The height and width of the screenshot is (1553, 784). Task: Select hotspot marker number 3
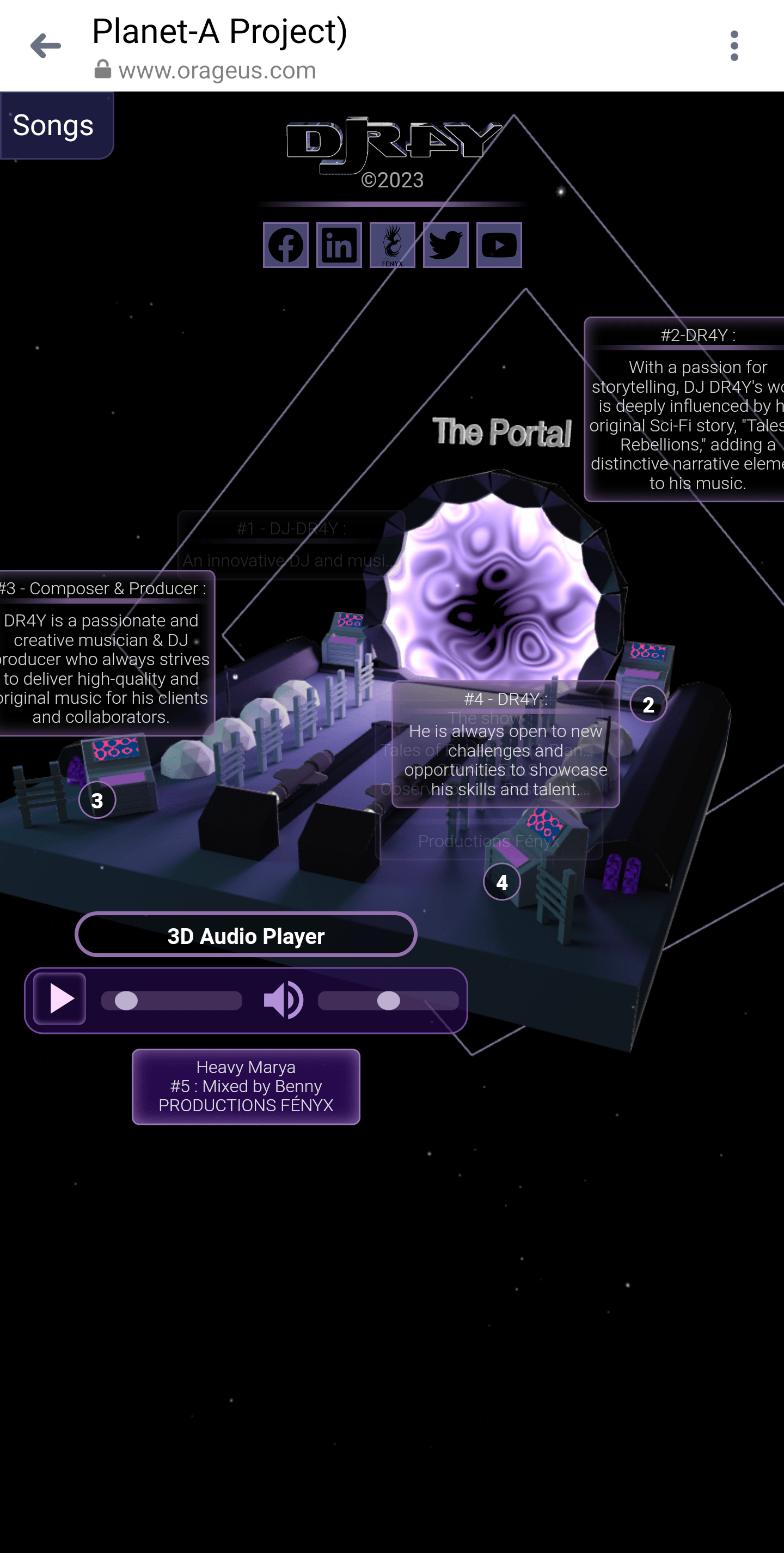(97, 800)
